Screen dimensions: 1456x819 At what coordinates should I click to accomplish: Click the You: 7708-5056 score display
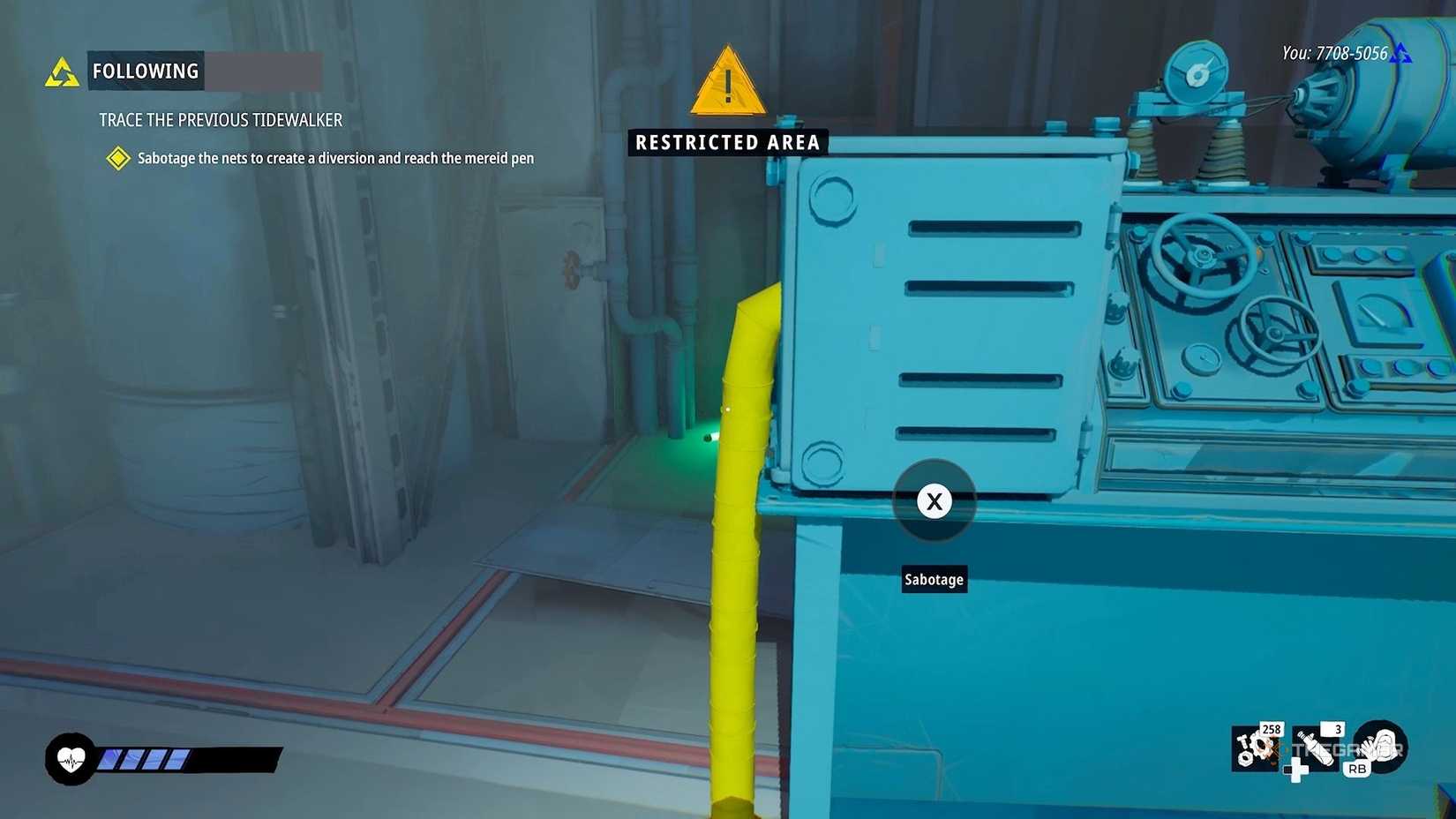click(x=1336, y=53)
